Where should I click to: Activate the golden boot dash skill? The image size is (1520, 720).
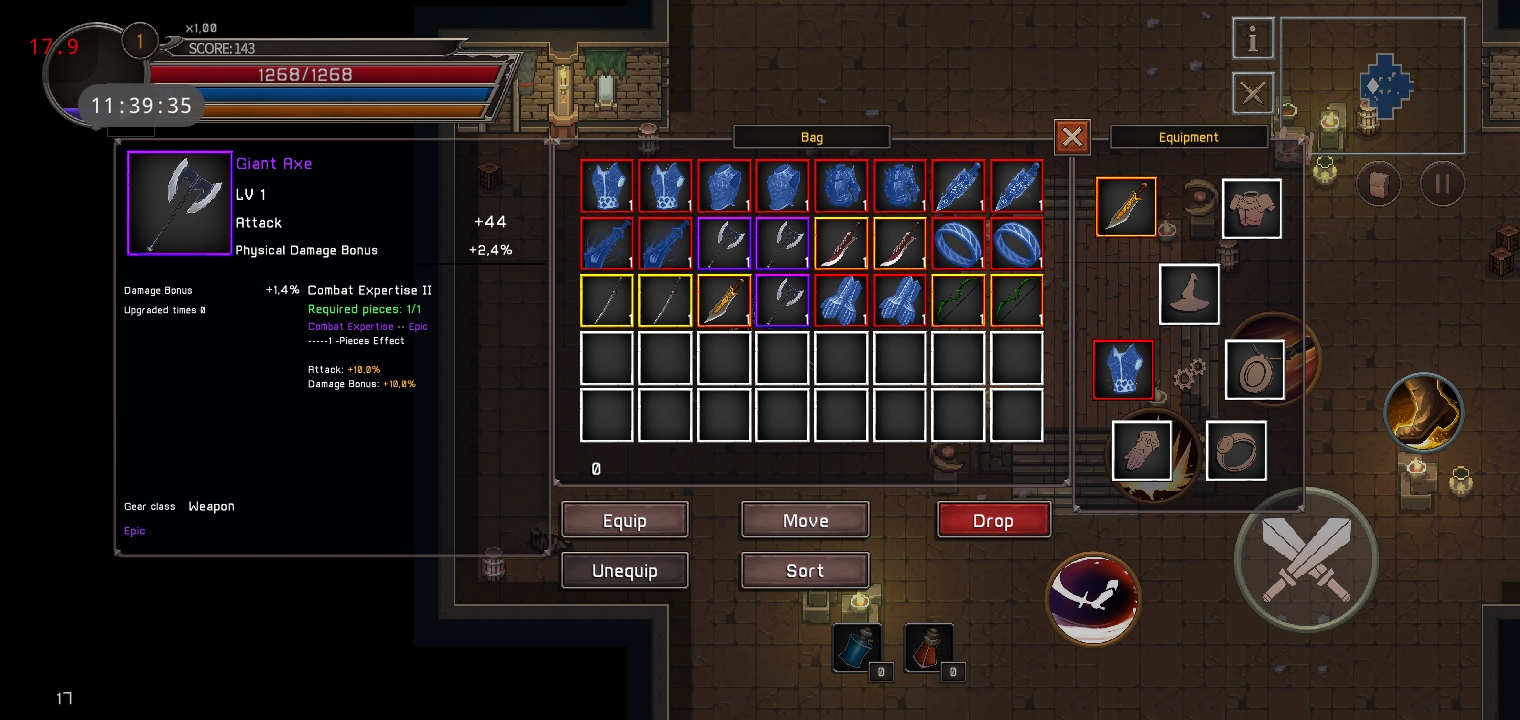[1424, 411]
